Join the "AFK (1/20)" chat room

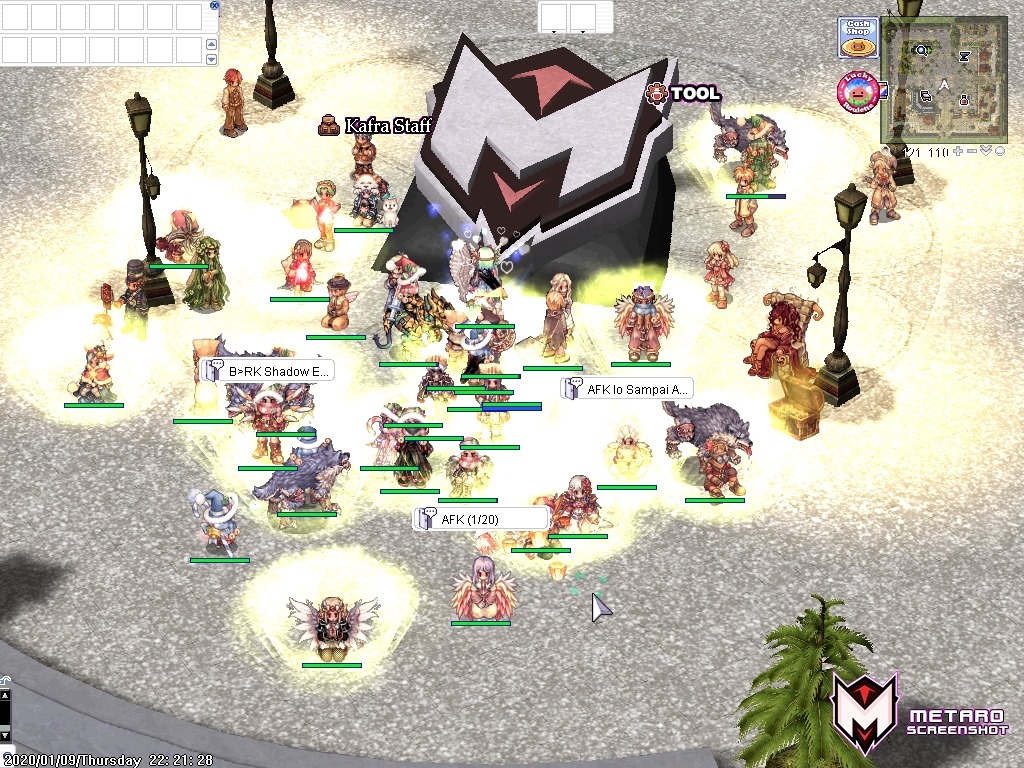[482, 519]
